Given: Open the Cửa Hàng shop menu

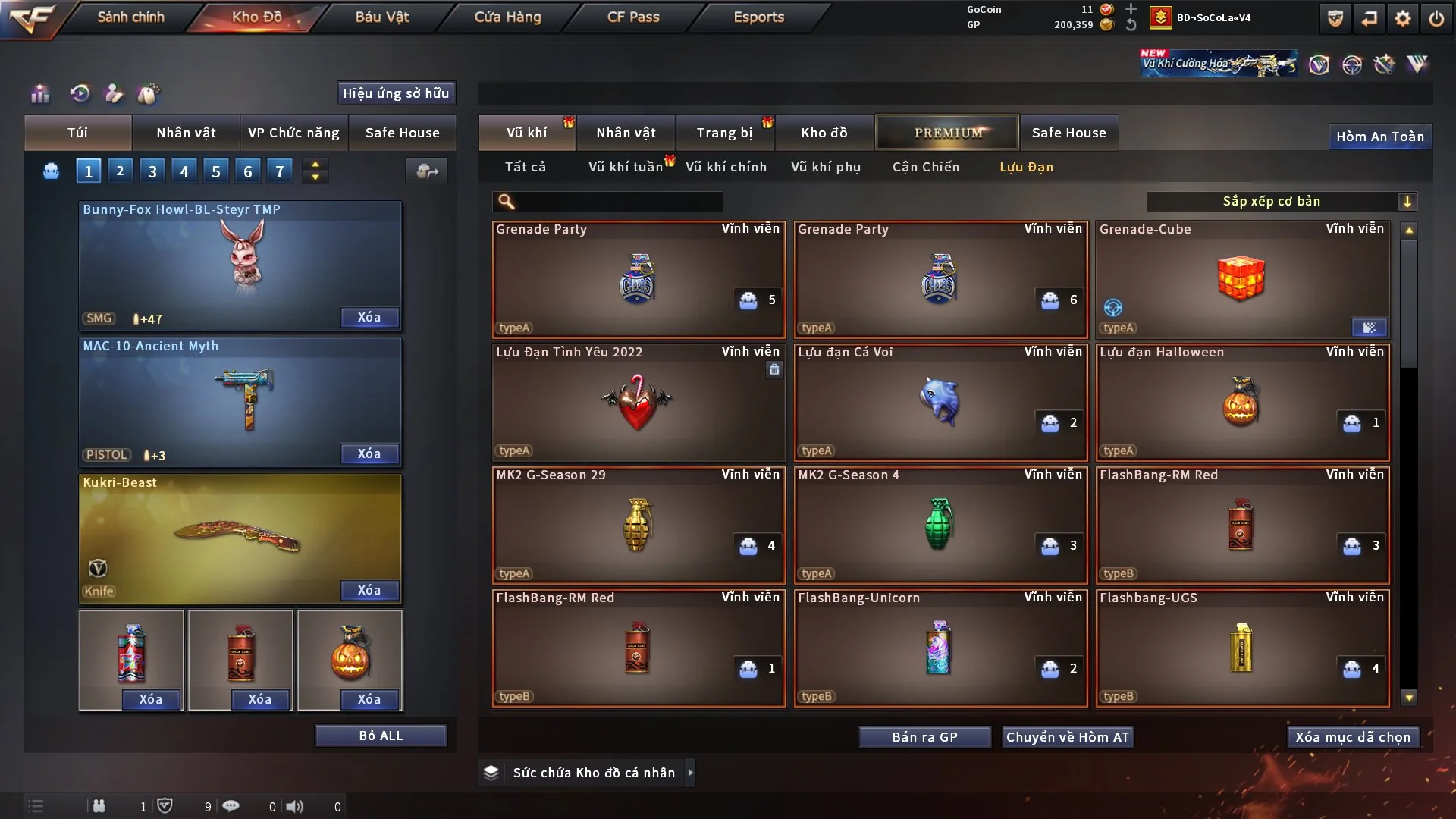Looking at the screenshot, I should [x=507, y=17].
